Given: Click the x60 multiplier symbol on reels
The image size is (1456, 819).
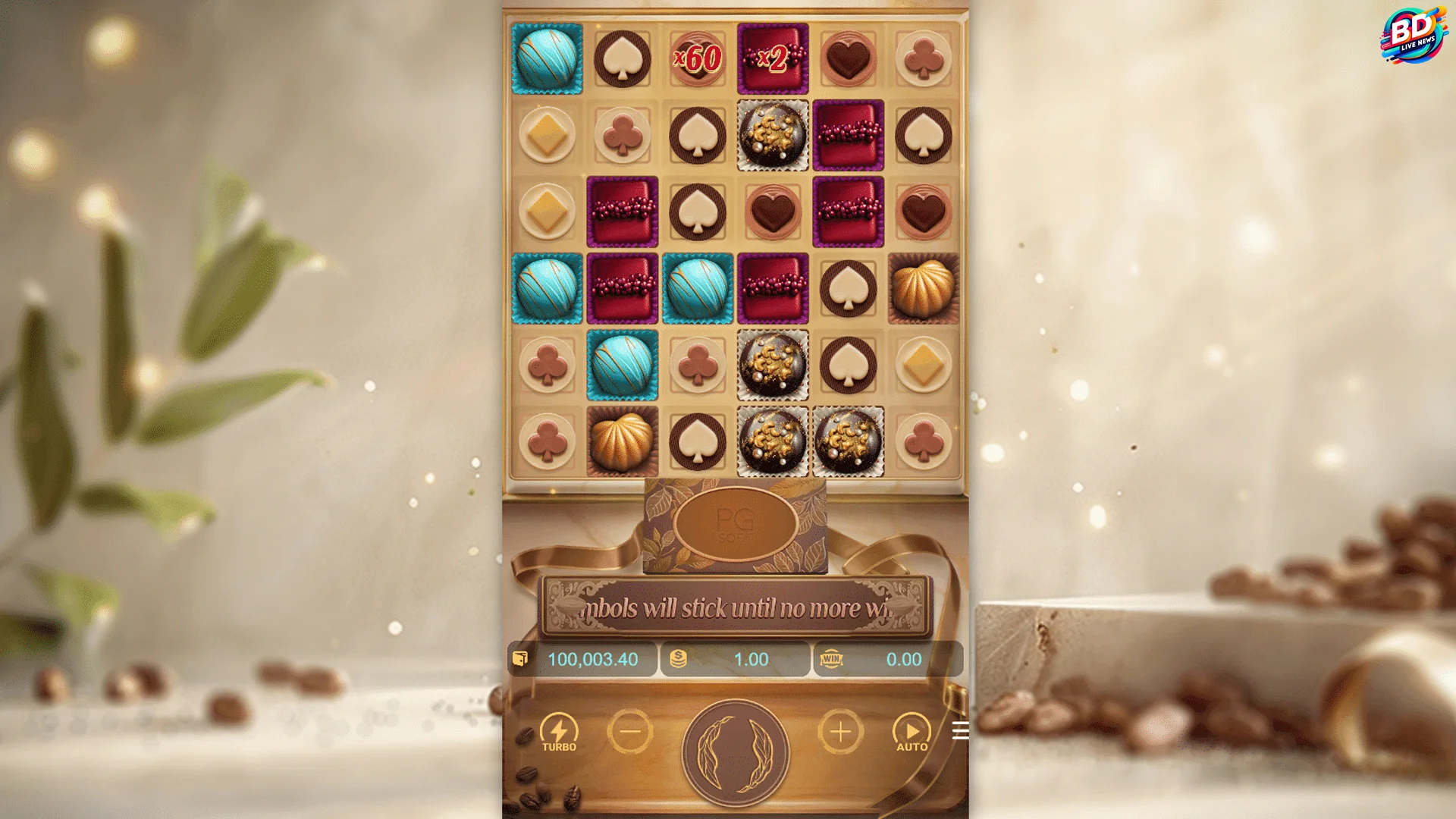Looking at the screenshot, I should click(697, 57).
